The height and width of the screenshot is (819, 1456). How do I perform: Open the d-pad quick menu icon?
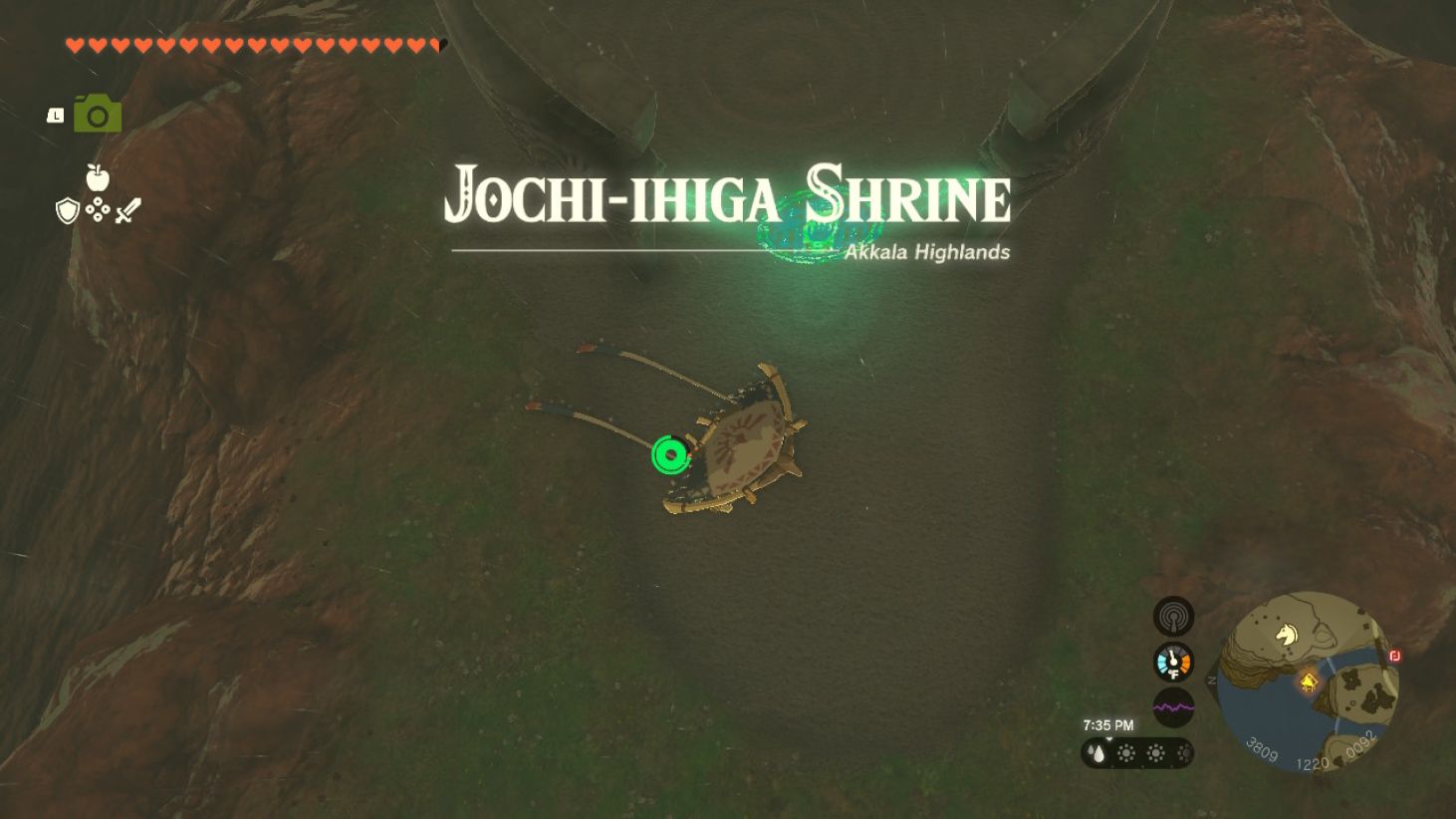(x=97, y=209)
